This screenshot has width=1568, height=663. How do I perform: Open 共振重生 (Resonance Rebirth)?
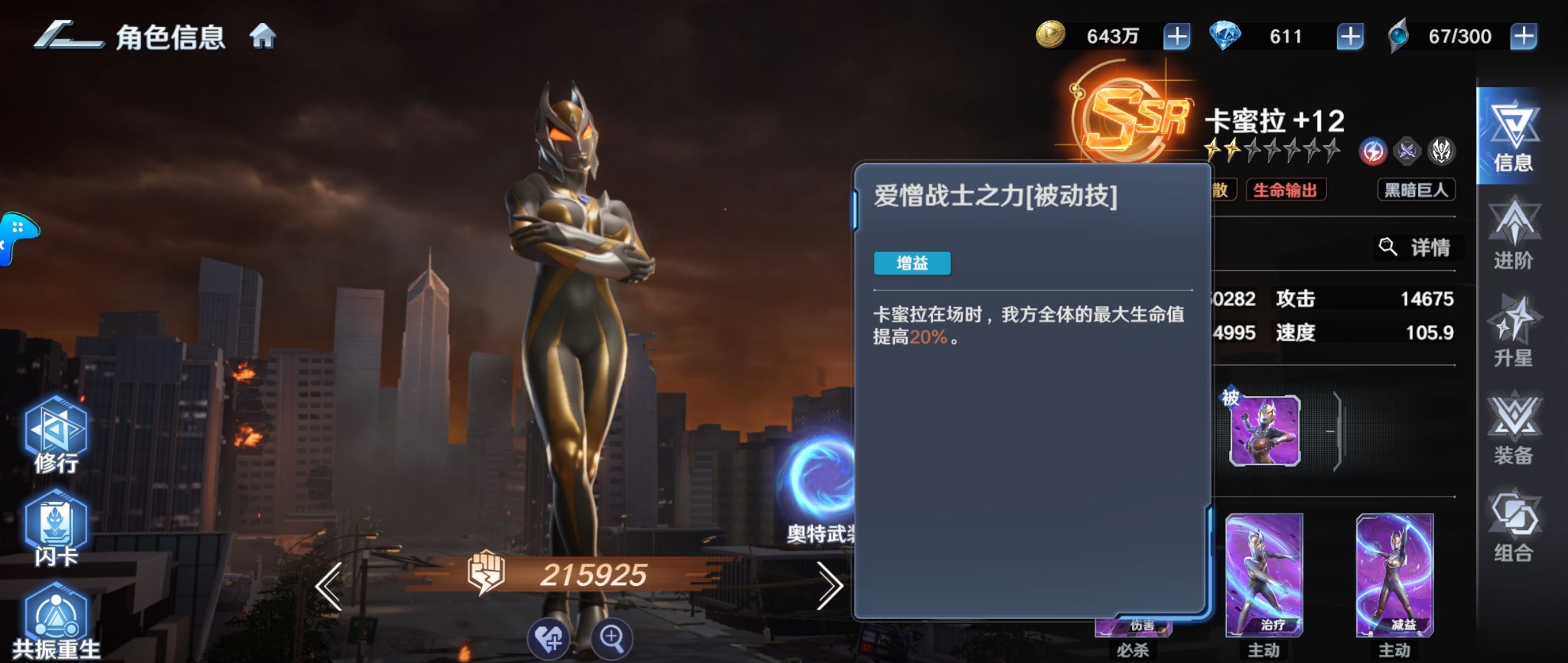56,612
